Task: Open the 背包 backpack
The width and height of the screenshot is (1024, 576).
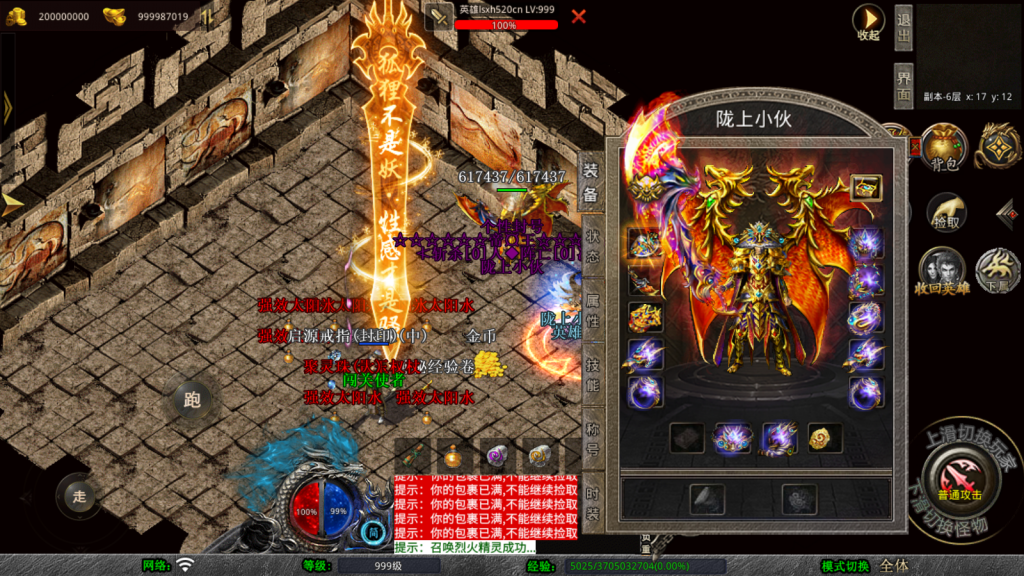Action: (x=942, y=148)
